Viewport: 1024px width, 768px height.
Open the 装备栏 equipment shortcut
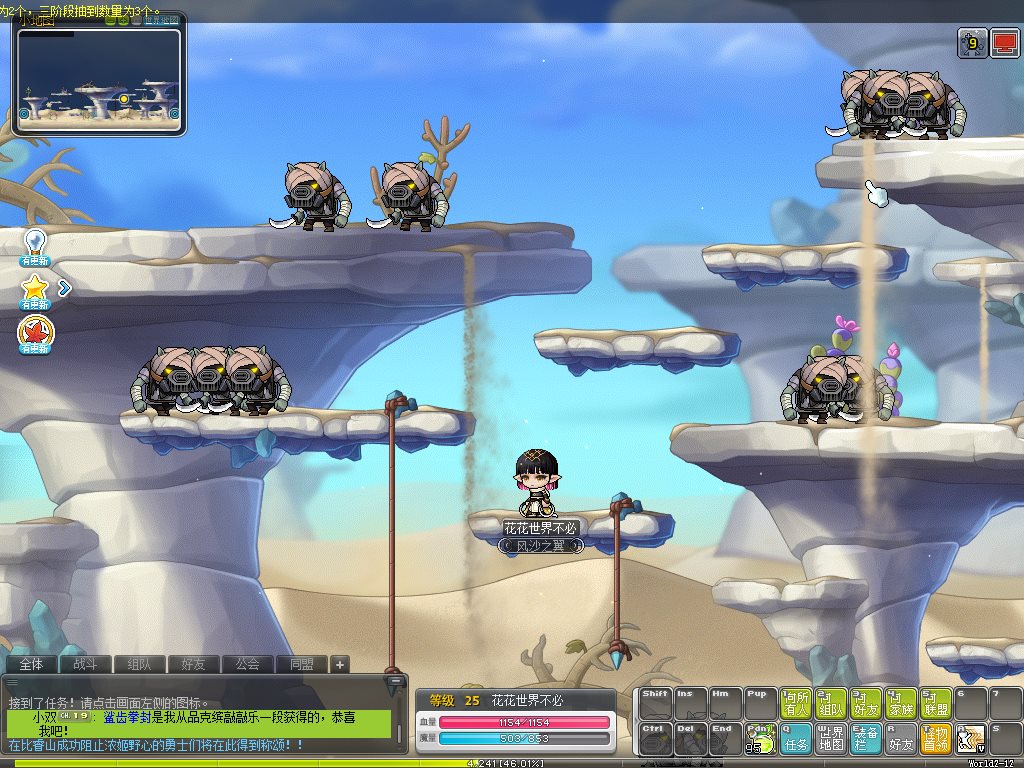pos(867,739)
